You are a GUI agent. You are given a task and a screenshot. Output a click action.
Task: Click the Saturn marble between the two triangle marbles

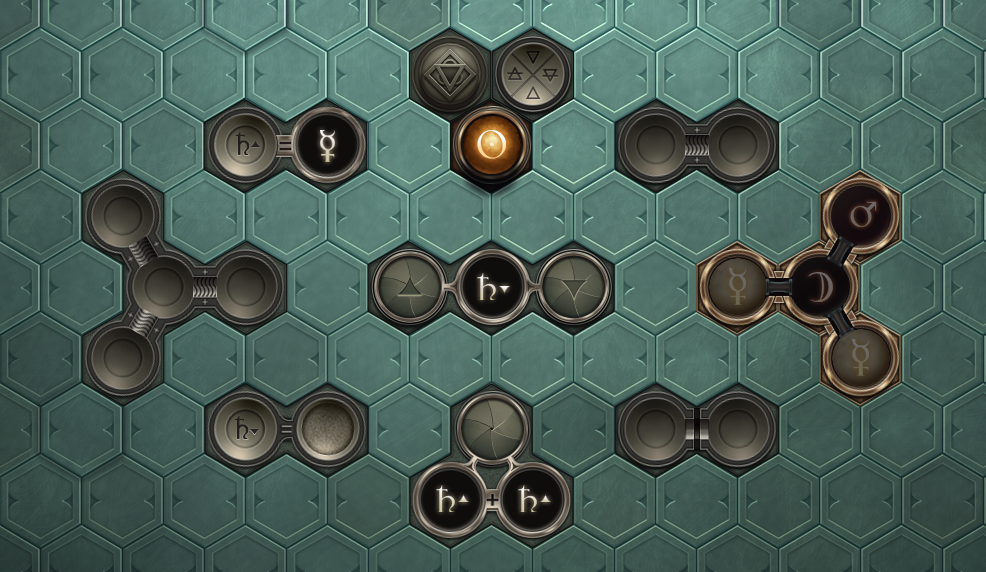pos(491,287)
